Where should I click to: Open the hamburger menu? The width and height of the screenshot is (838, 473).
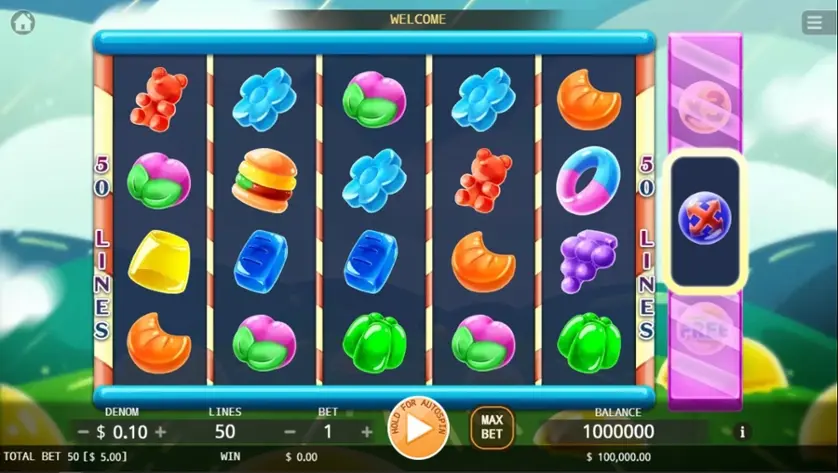[x=814, y=24]
